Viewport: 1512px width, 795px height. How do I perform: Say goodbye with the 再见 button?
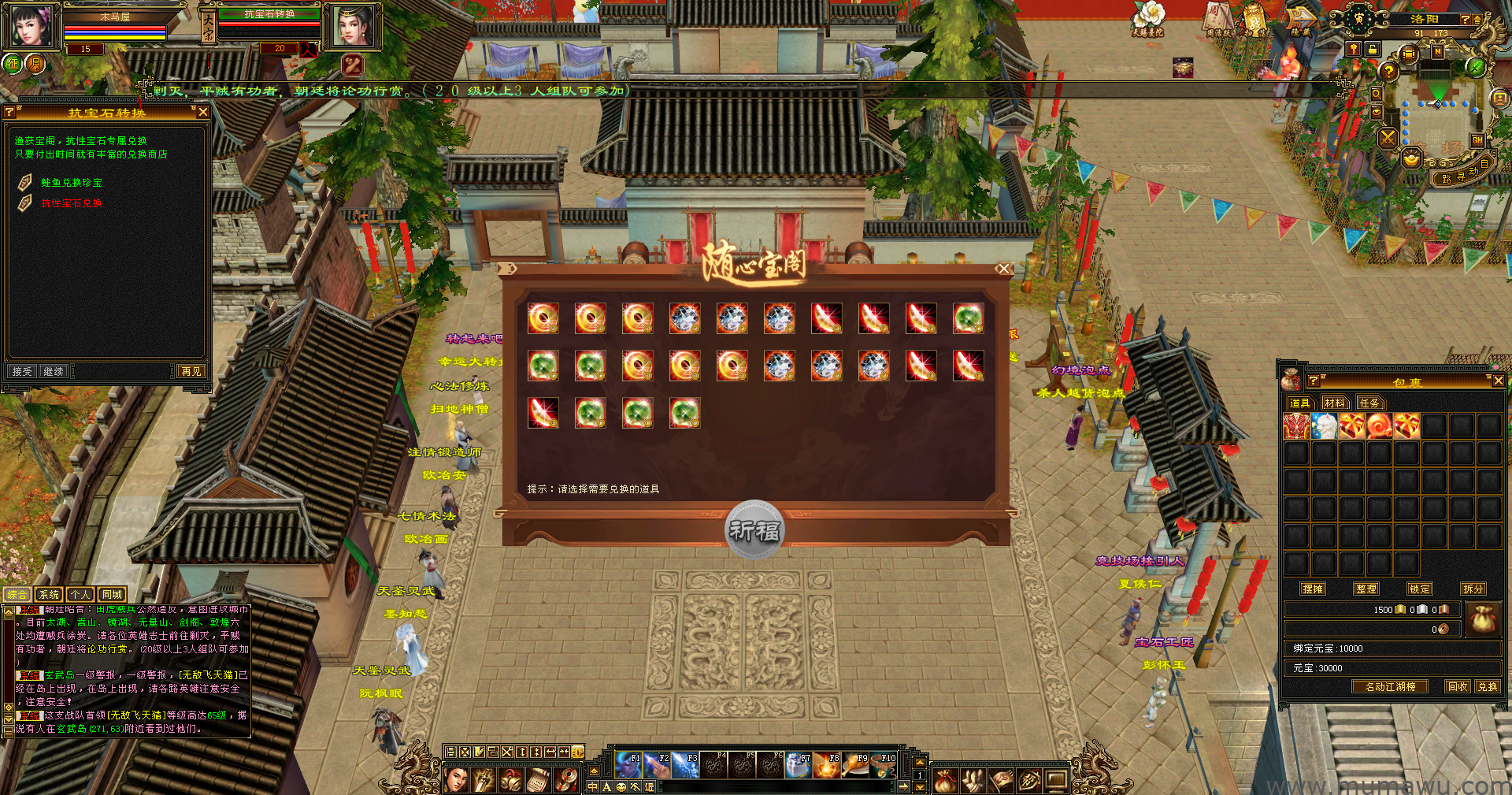191,371
